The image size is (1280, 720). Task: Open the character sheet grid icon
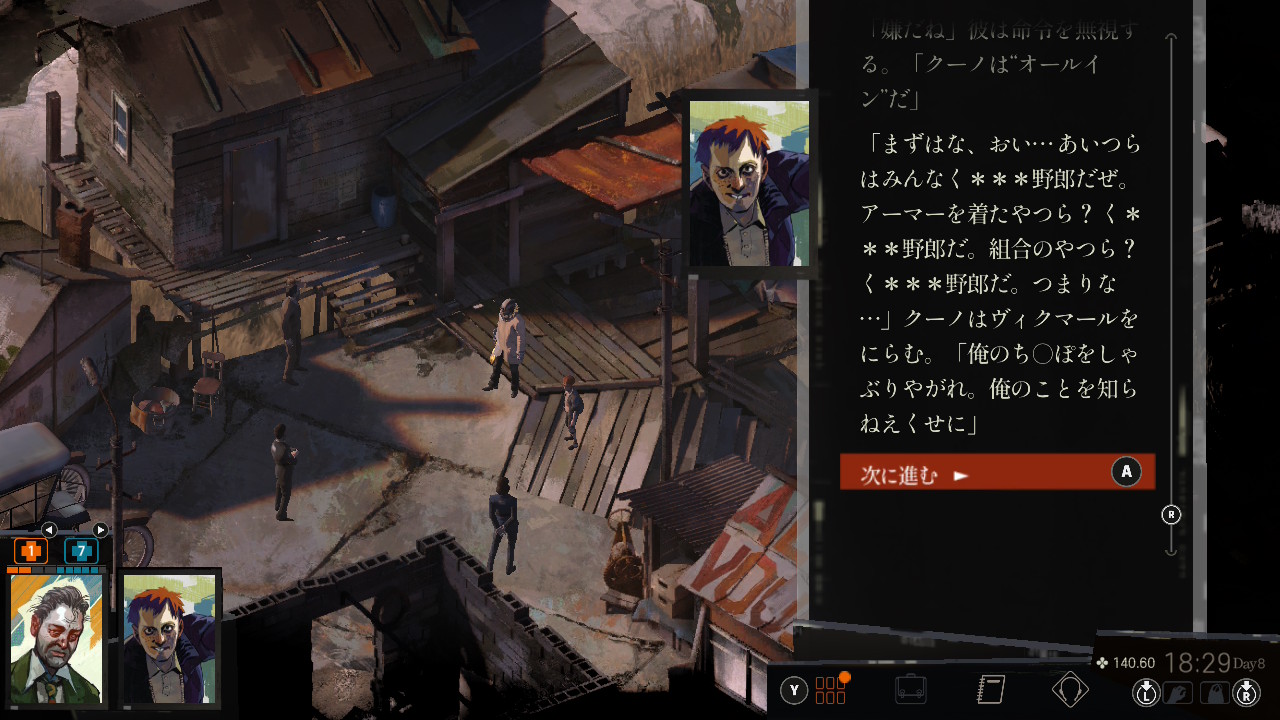tap(831, 690)
